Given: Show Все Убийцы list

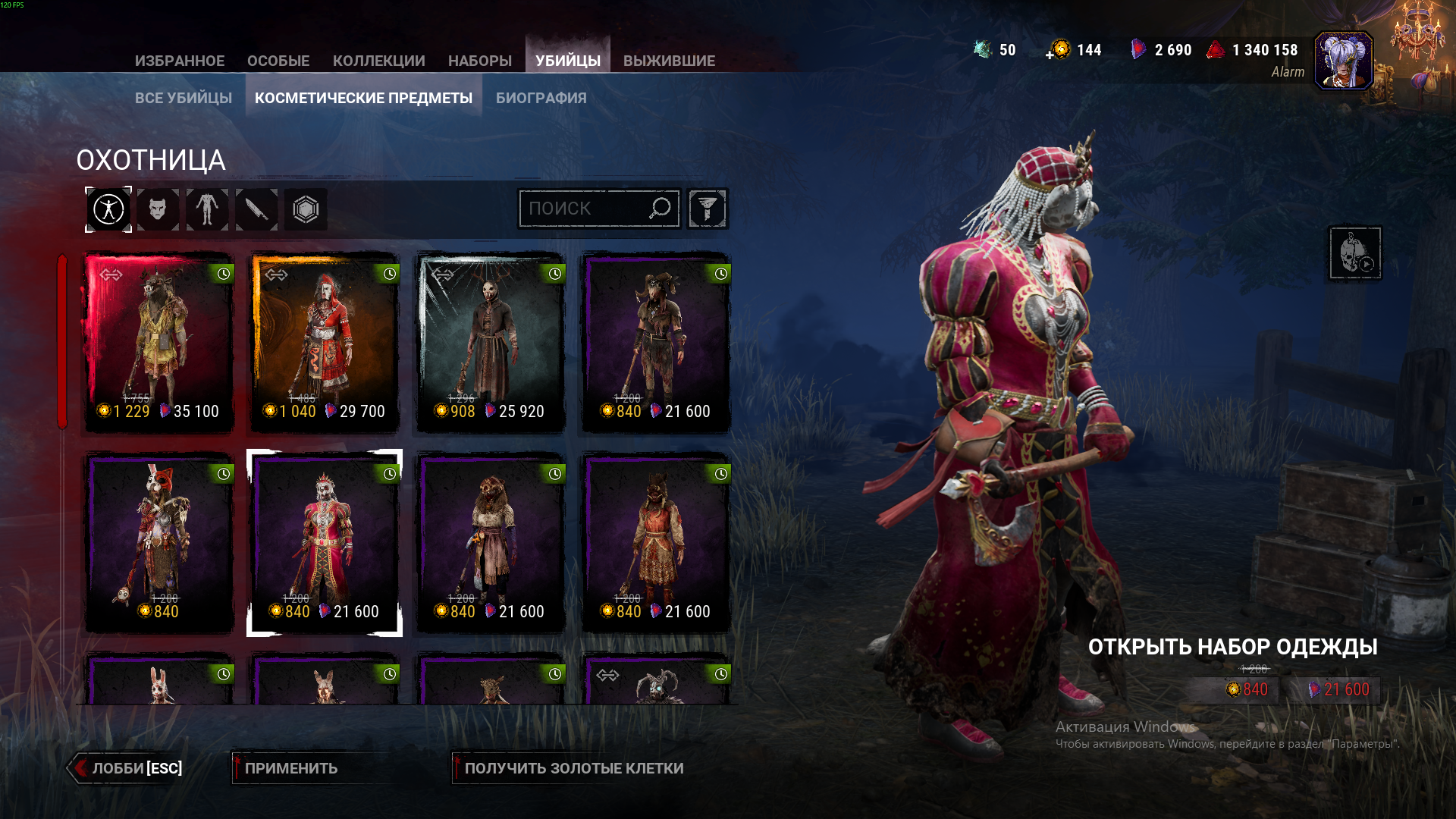Looking at the screenshot, I should coord(184,98).
